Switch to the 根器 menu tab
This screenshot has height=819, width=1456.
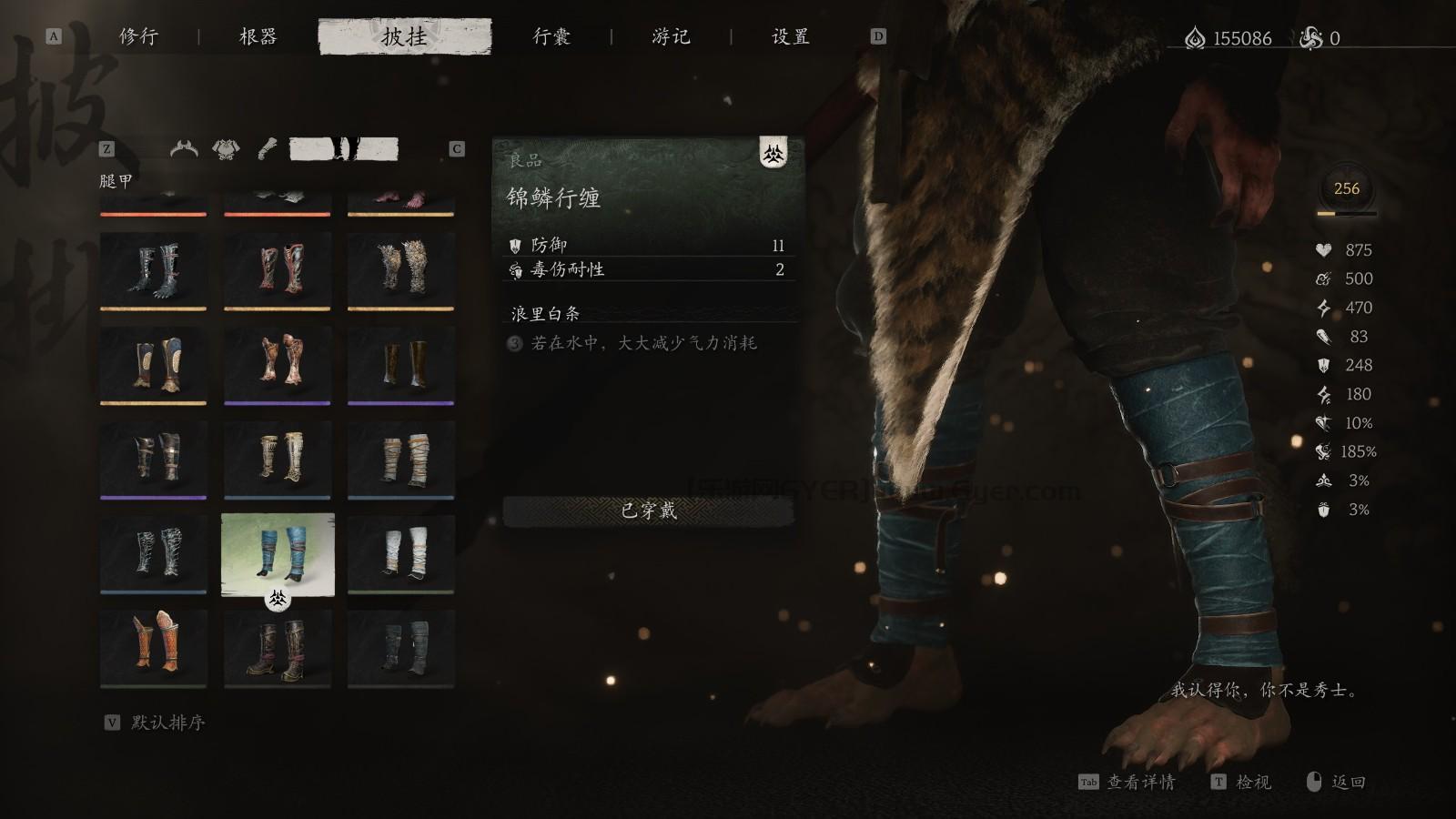(258, 37)
